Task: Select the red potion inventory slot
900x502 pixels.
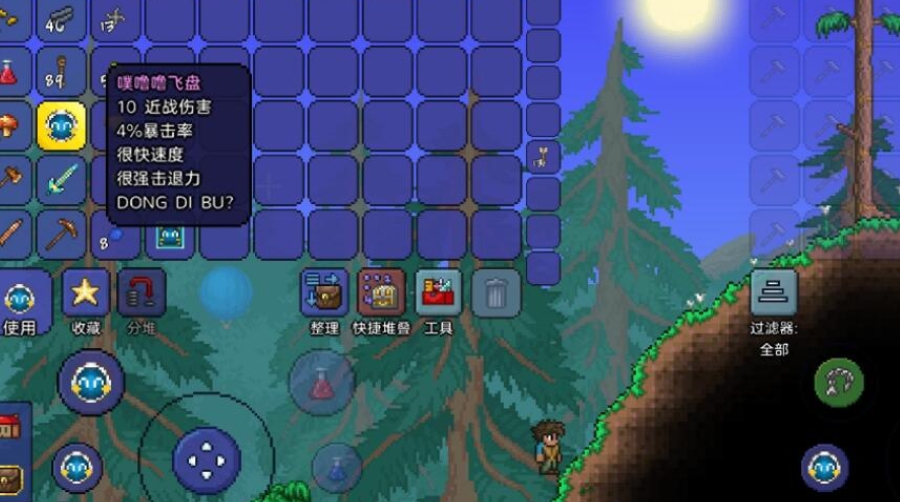Action: [9, 72]
